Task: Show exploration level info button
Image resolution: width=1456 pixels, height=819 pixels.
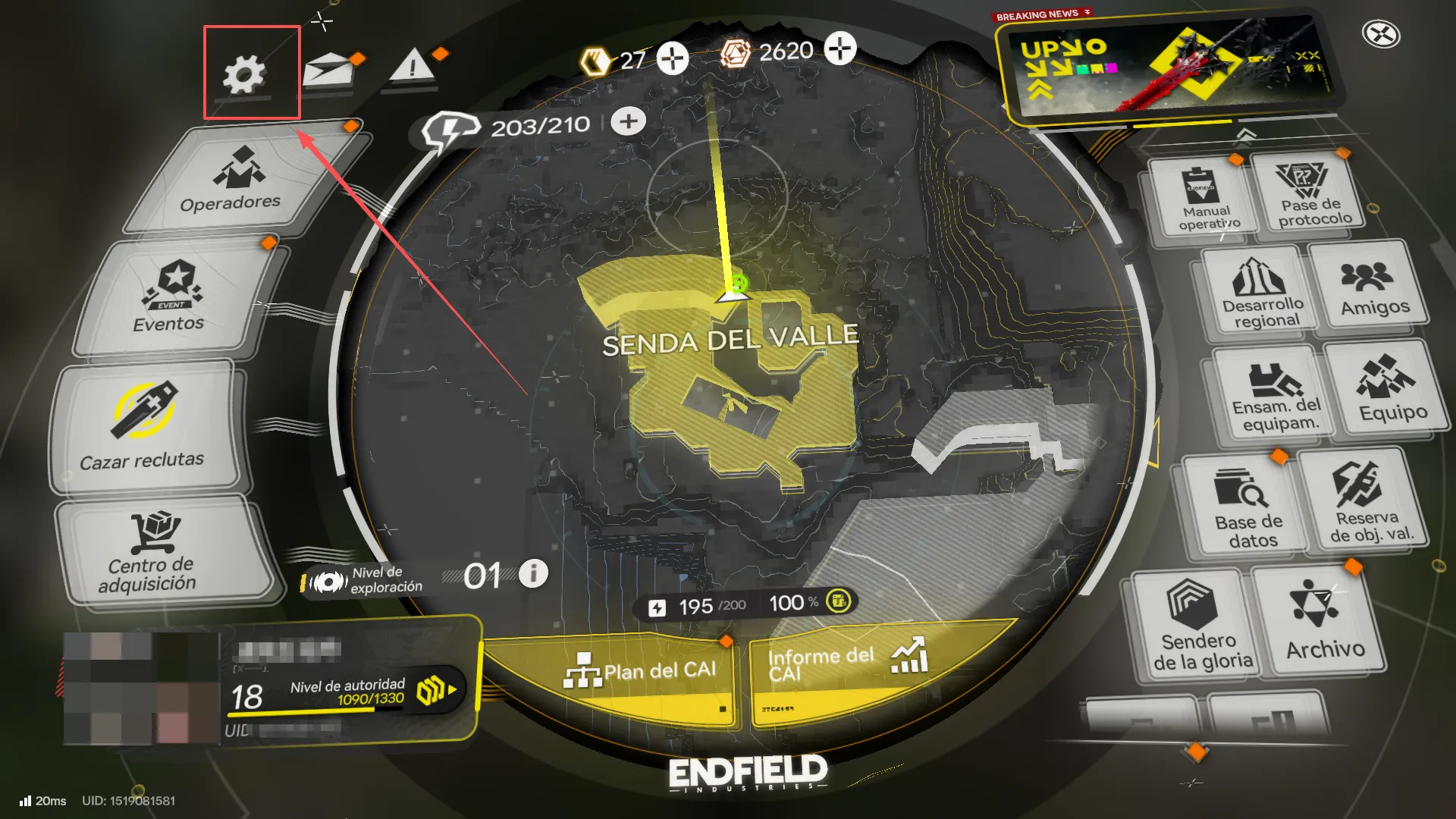Action: [533, 573]
